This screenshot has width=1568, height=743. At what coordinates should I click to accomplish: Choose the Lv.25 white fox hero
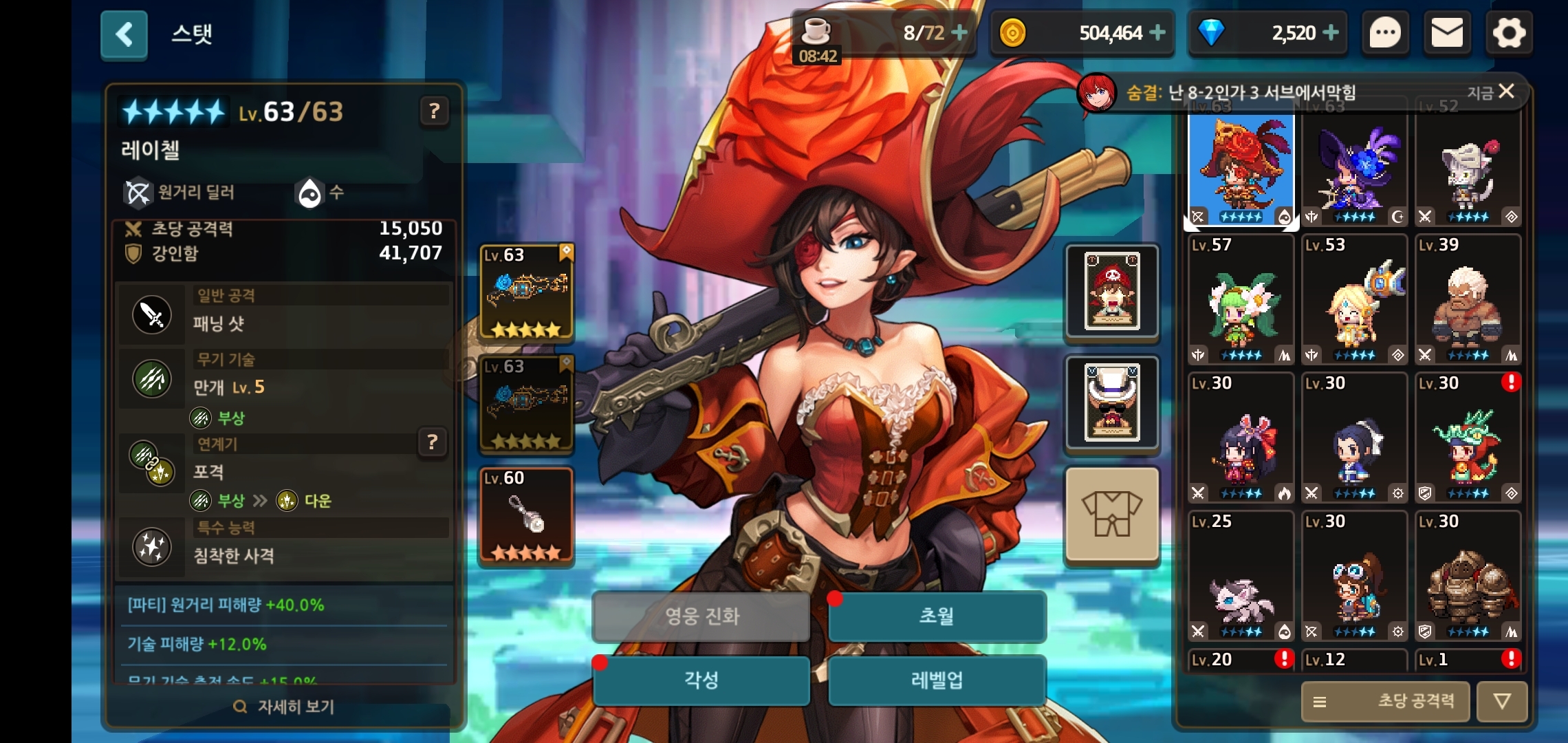[x=1241, y=577]
